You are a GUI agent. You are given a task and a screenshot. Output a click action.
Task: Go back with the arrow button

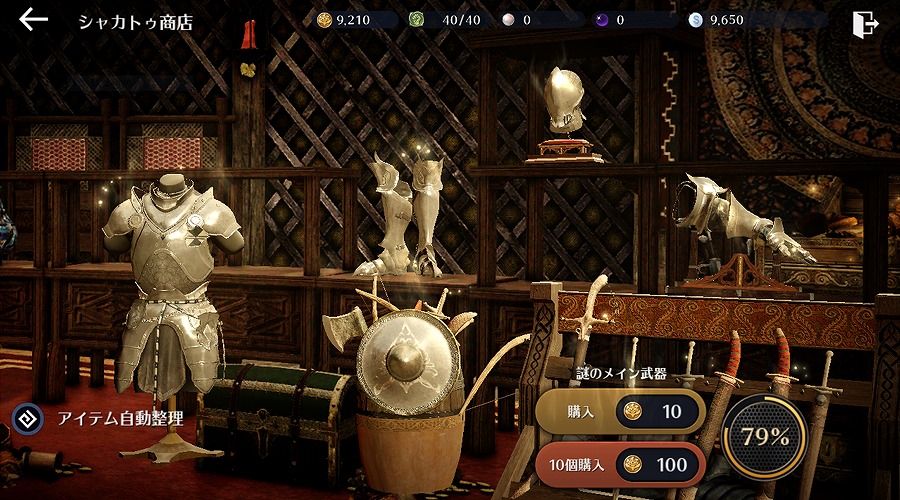[x=33, y=20]
